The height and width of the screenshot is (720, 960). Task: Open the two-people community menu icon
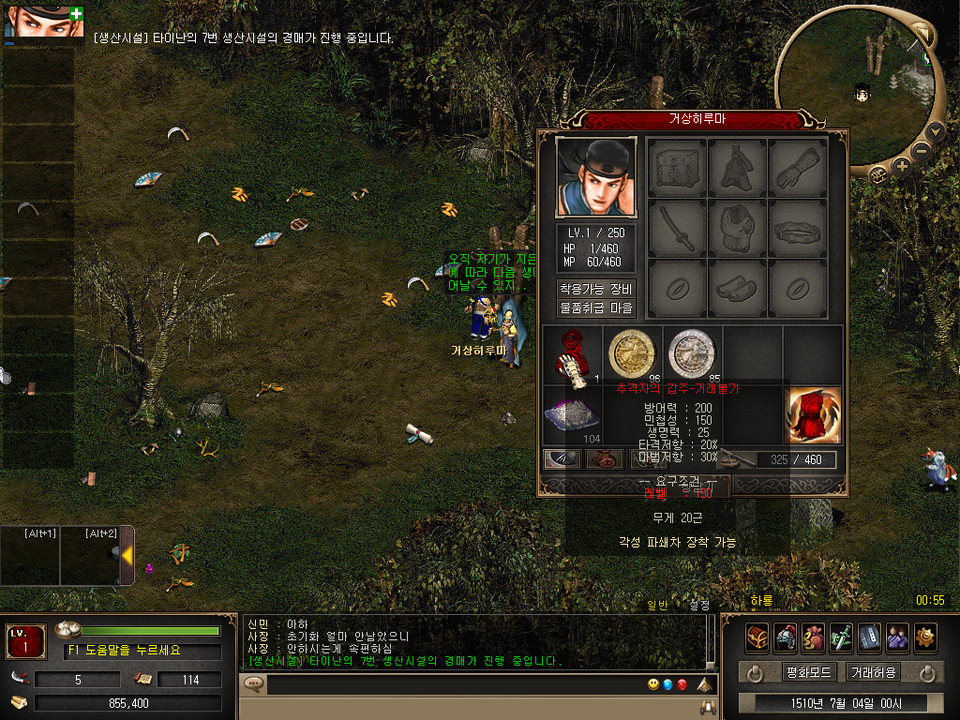coord(897,636)
